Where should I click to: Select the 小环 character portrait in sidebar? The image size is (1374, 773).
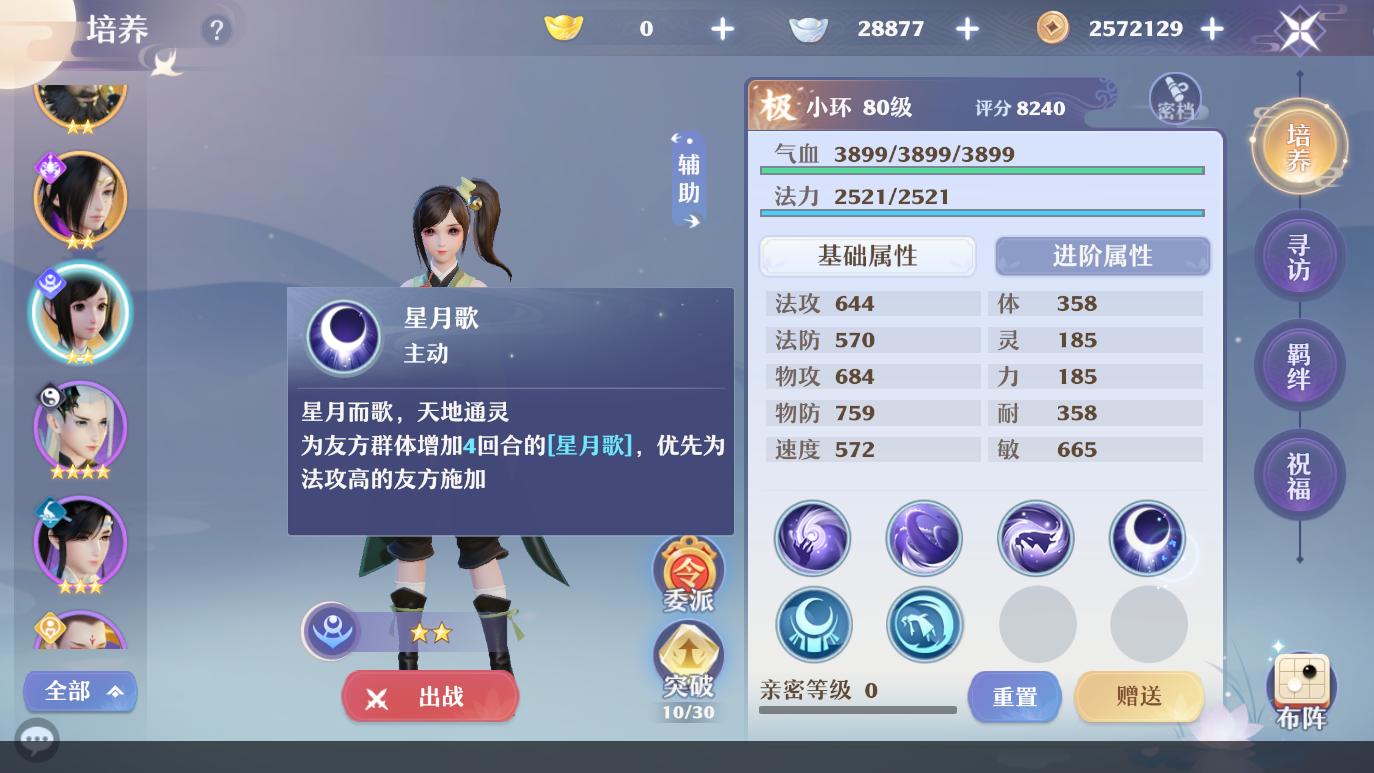[x=80, y=312]
